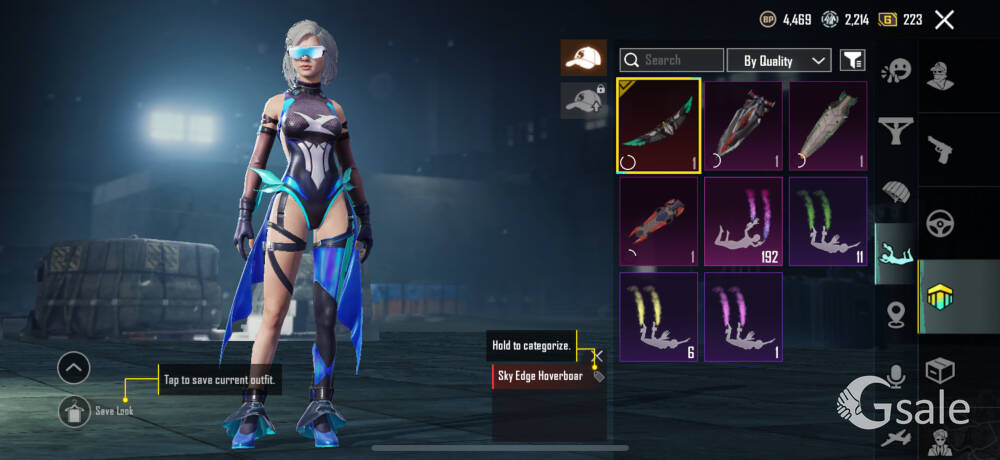Select the equipped Sky Edge Hoverboard slot
Viewport: 1000px width, 460px height.
[x=658, y=126]
